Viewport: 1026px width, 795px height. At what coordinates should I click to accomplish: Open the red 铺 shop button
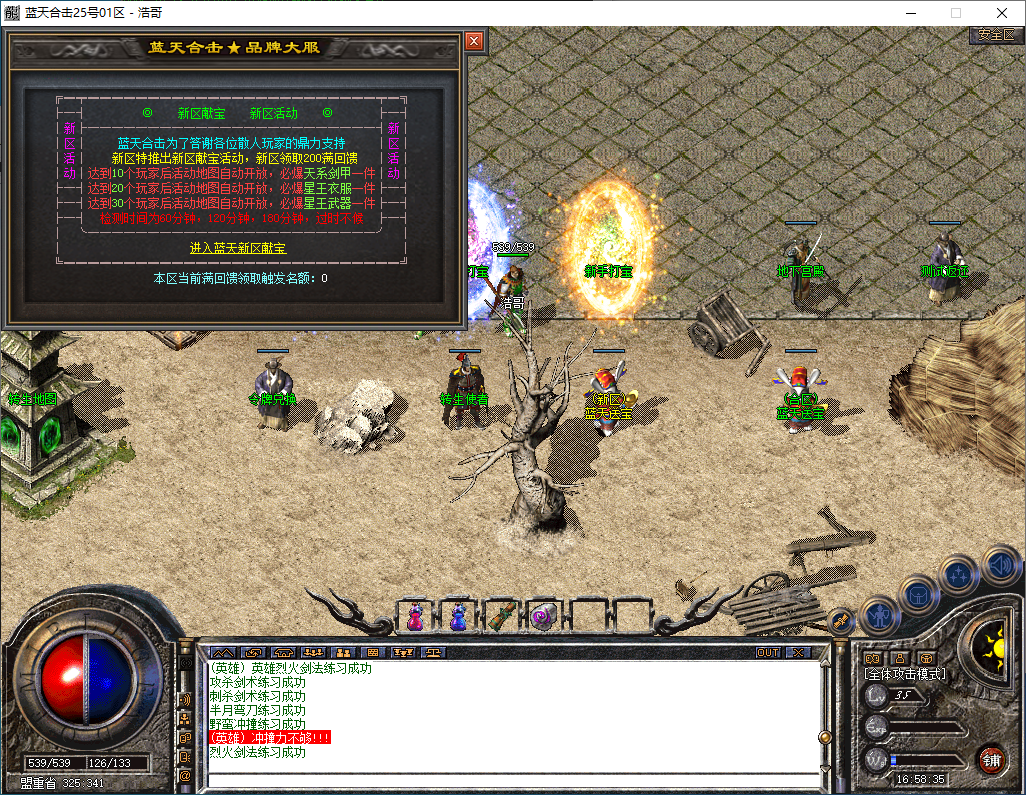click(x=991, y=759)
